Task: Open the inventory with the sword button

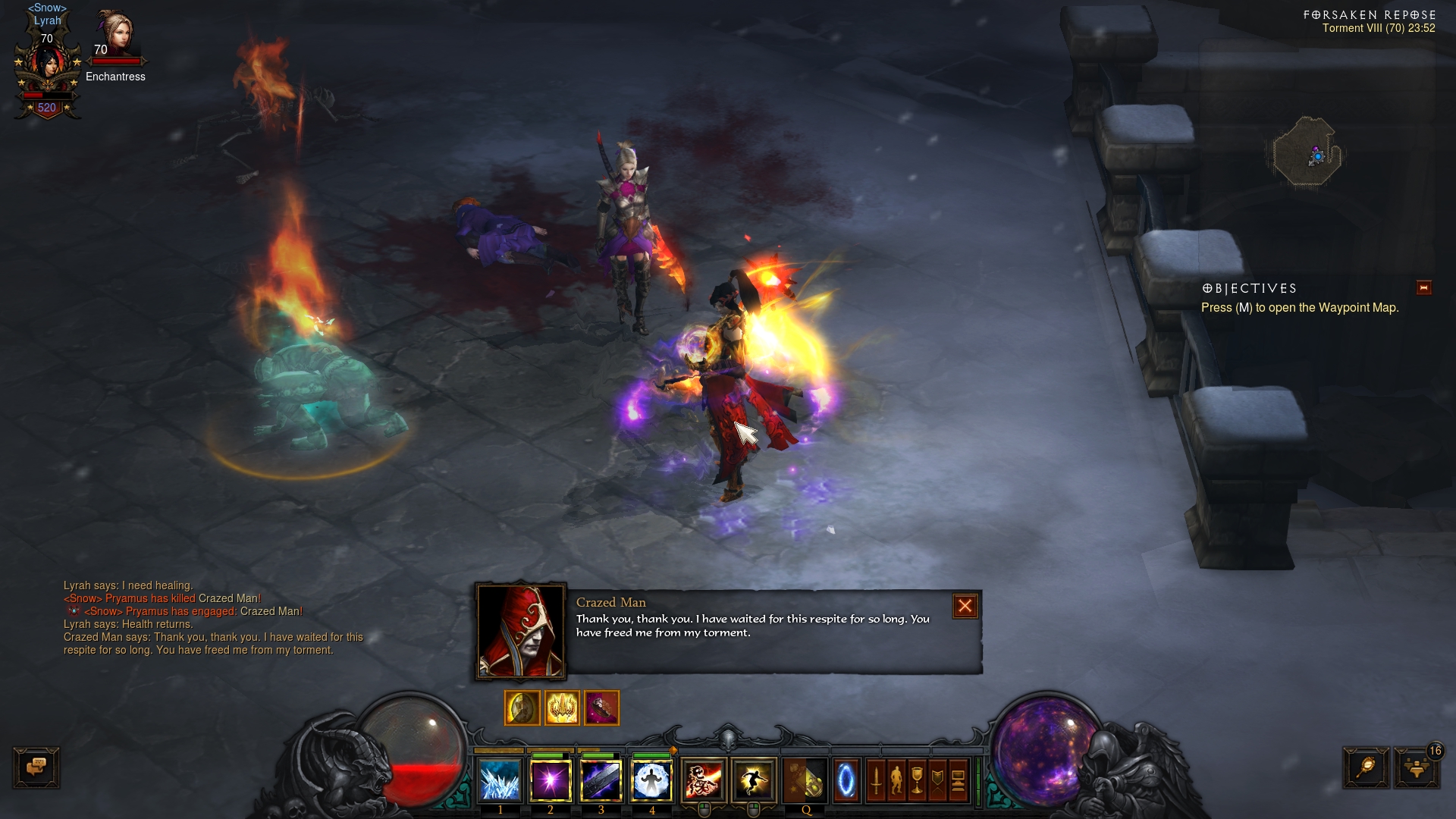Action: pyautogui.click(x=876, y=780)
